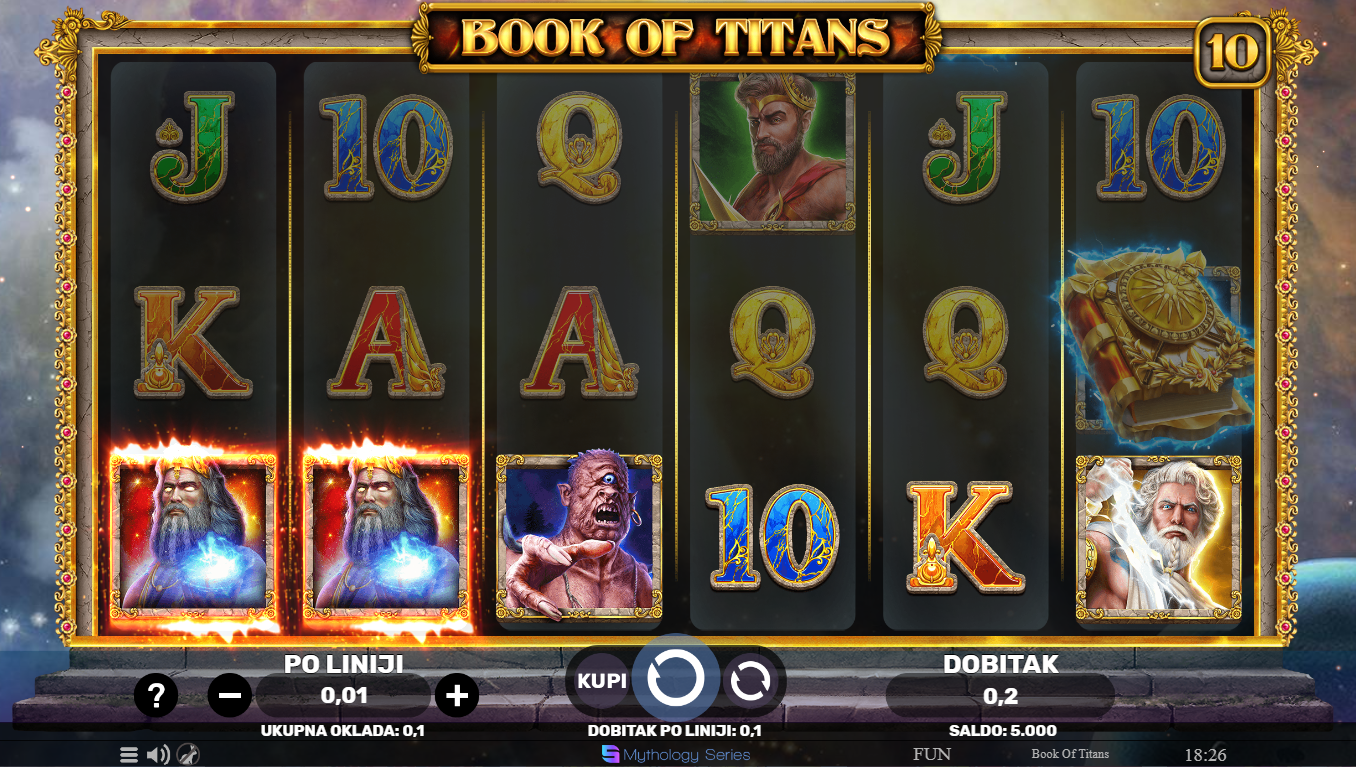
Task: Increase the bet per line with plus
Action: pos(457,695)
